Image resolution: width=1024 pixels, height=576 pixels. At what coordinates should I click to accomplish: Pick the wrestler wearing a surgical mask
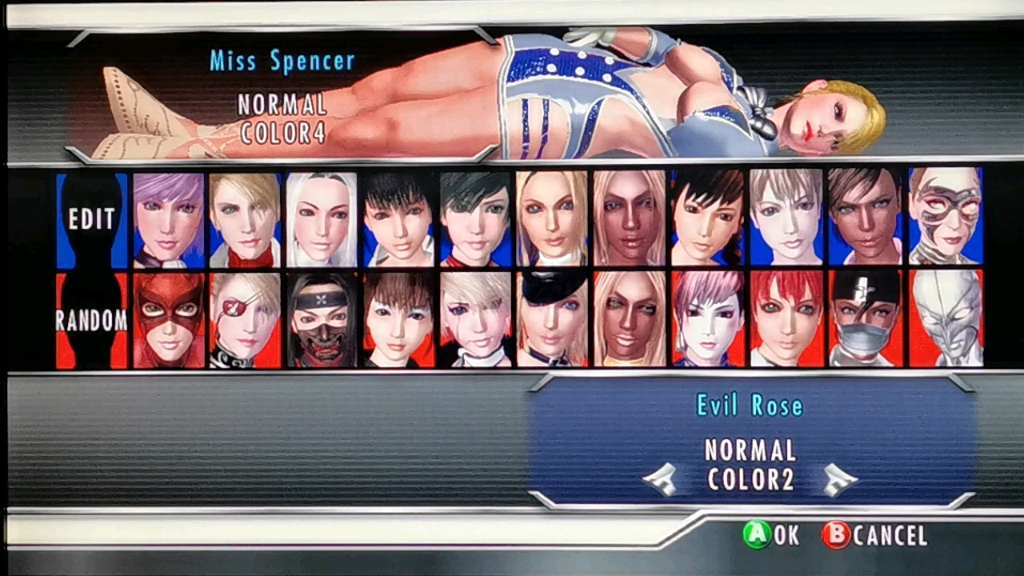(861, 320)
